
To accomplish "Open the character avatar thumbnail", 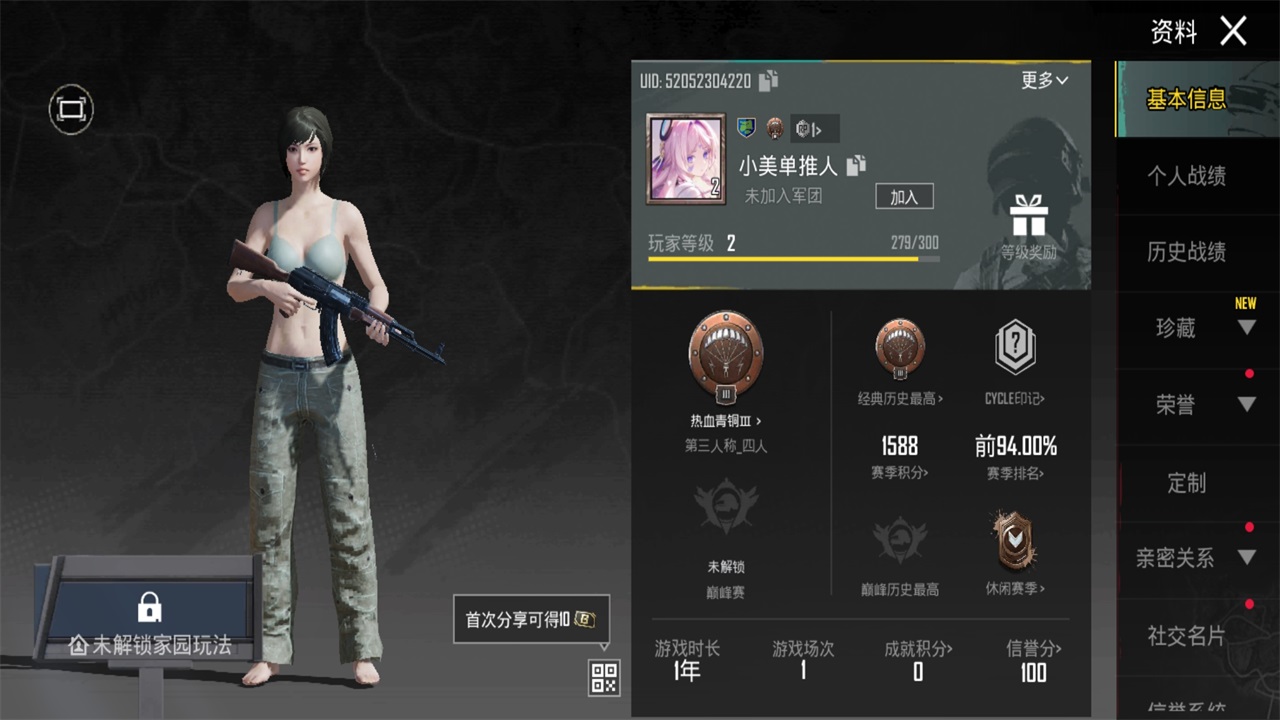I will click(x=685, y=157).
